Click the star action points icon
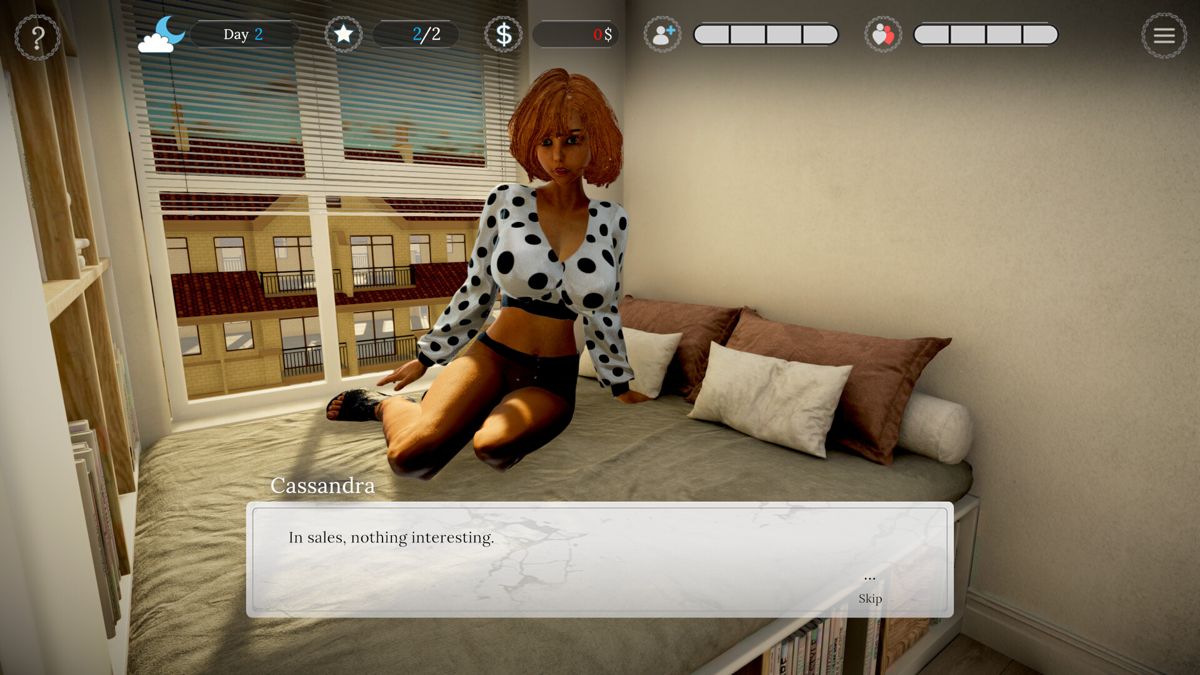 pos(344,35)
